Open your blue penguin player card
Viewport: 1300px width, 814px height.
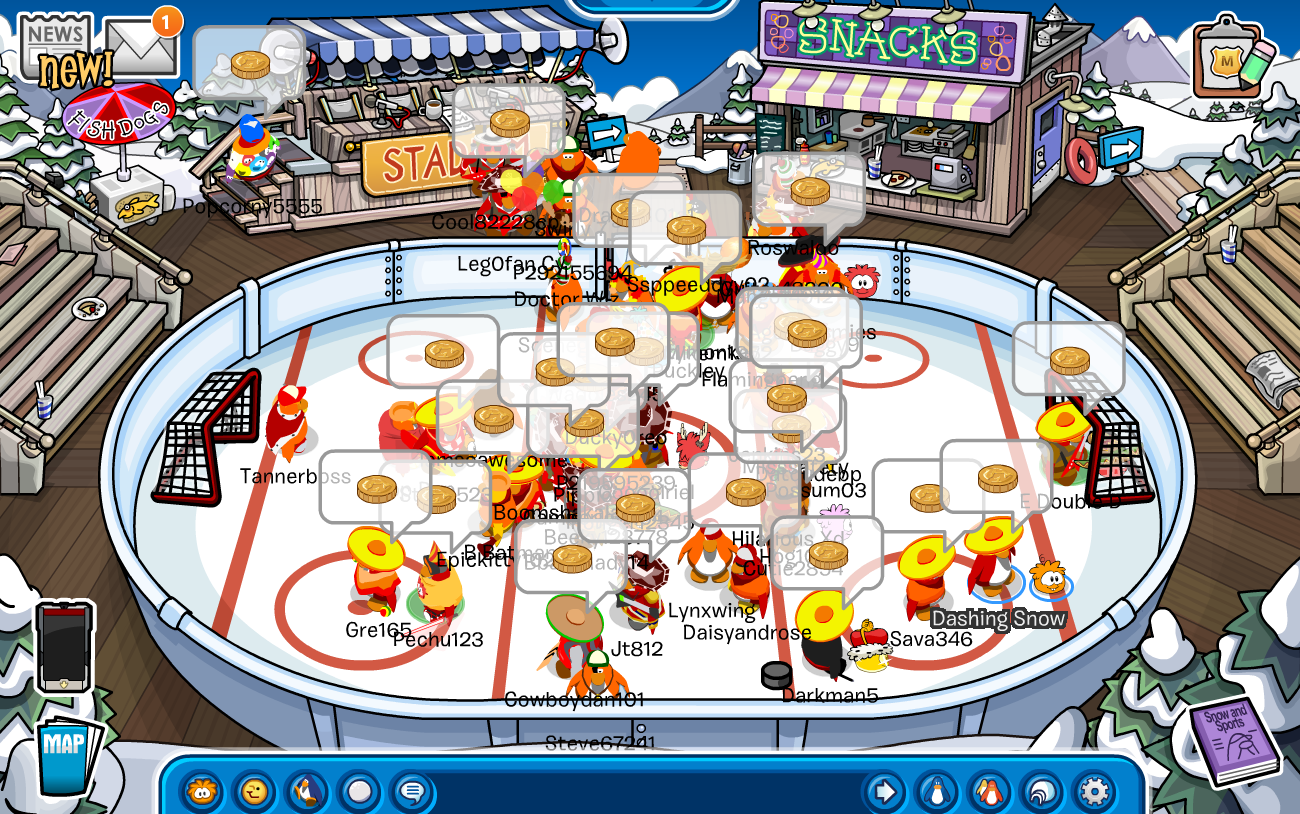coord(937,792)
